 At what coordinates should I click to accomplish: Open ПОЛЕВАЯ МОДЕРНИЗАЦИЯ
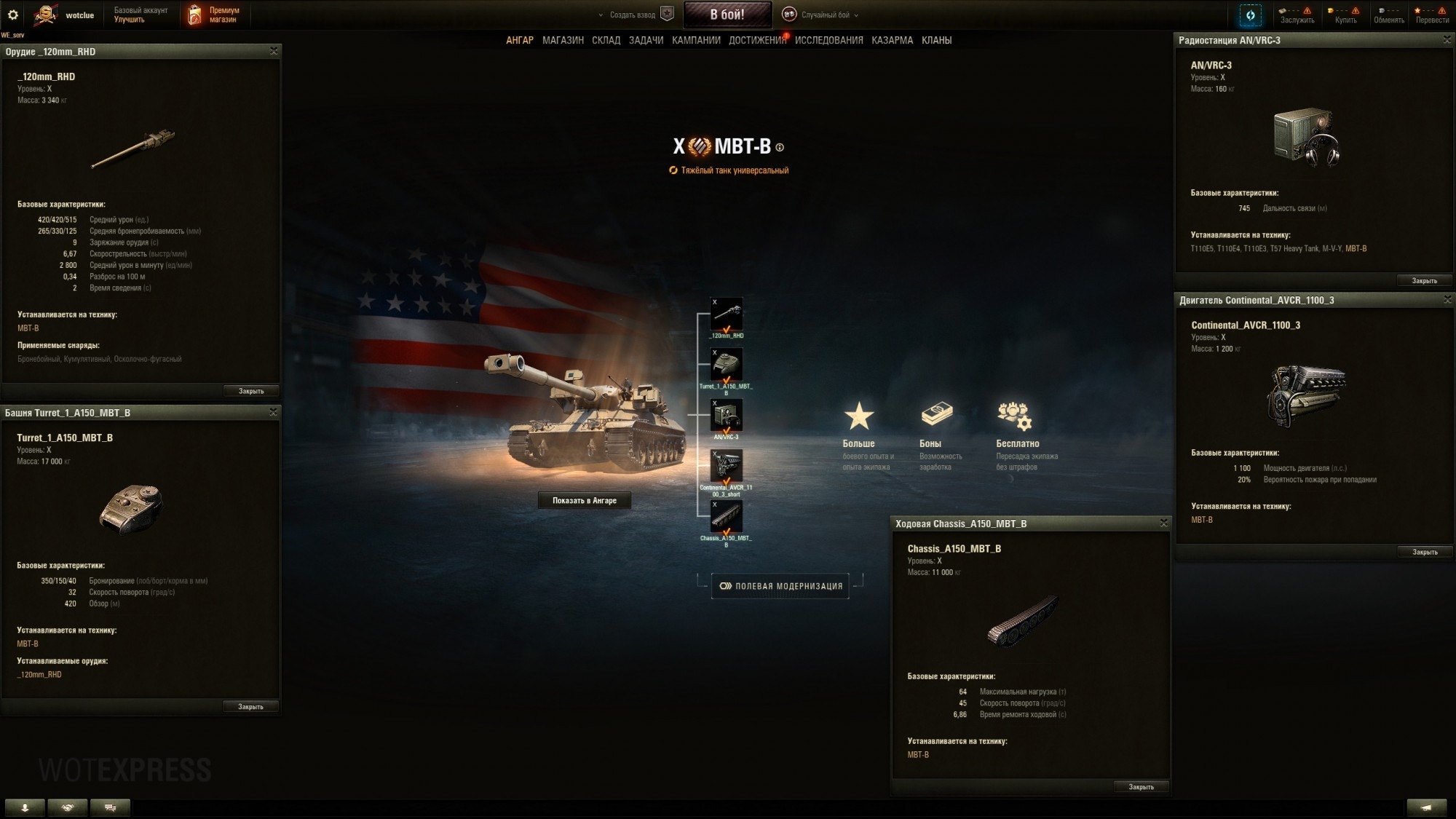point(781,586)
